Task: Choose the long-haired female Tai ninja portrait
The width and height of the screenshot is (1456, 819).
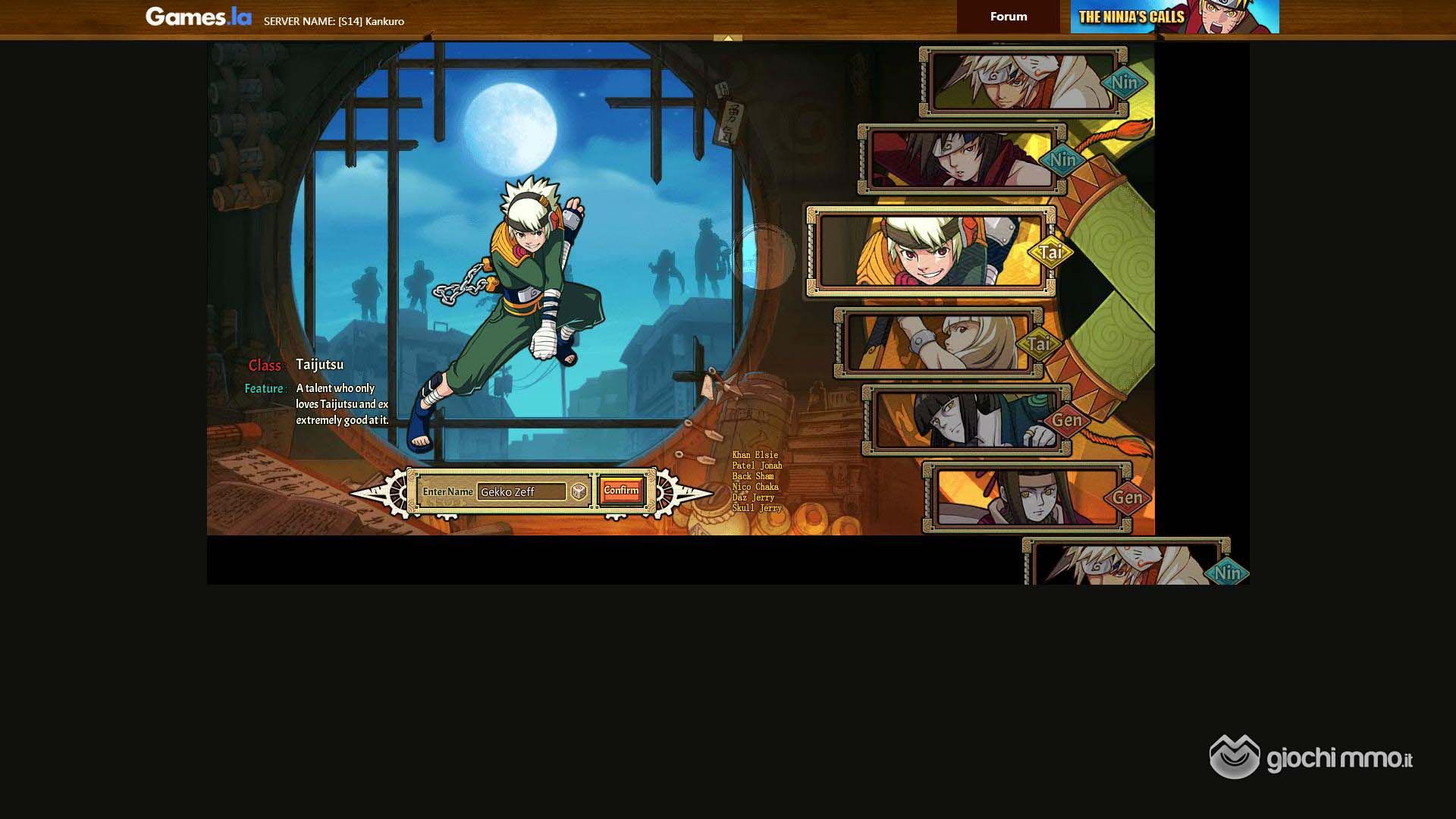Action: pos(937,343)
